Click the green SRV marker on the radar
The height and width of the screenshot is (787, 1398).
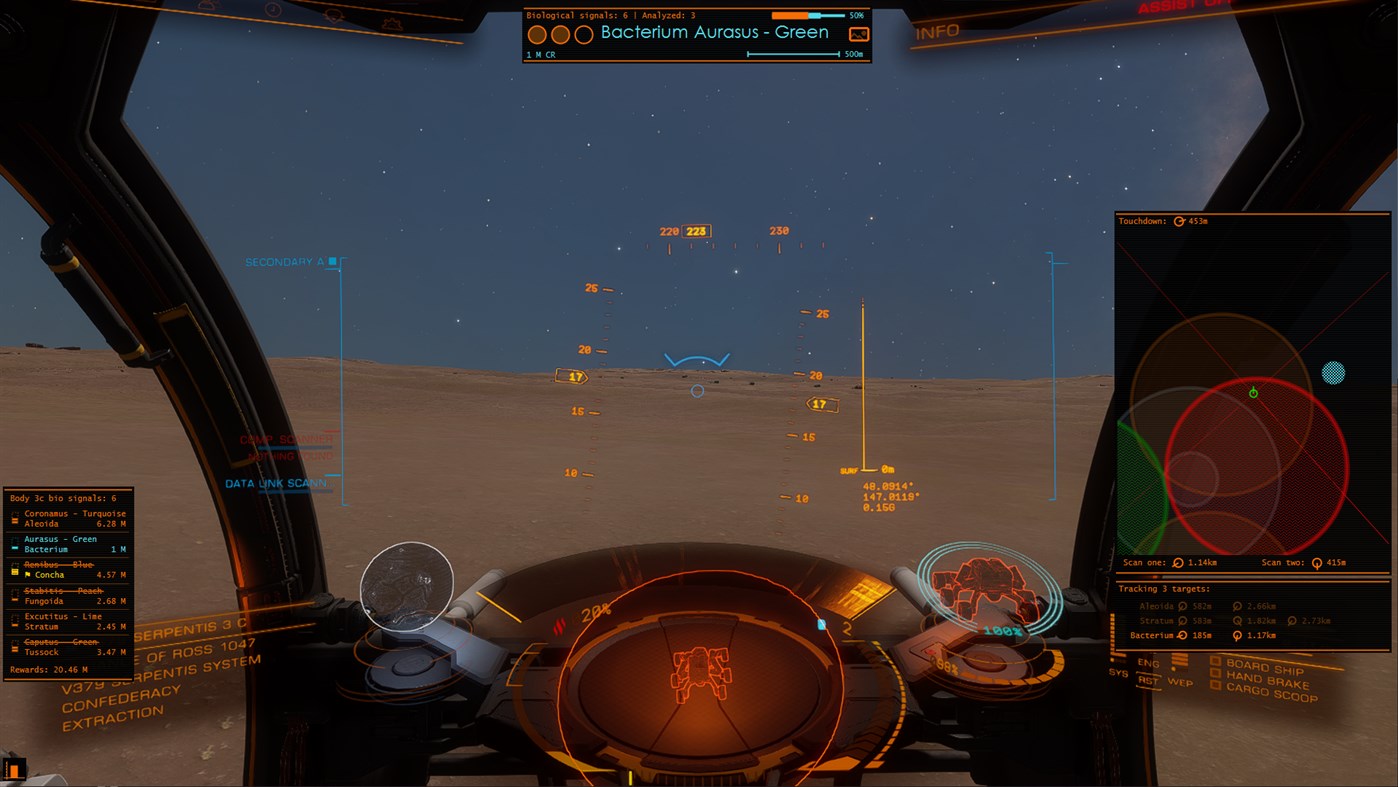(x=1253, y=392)
